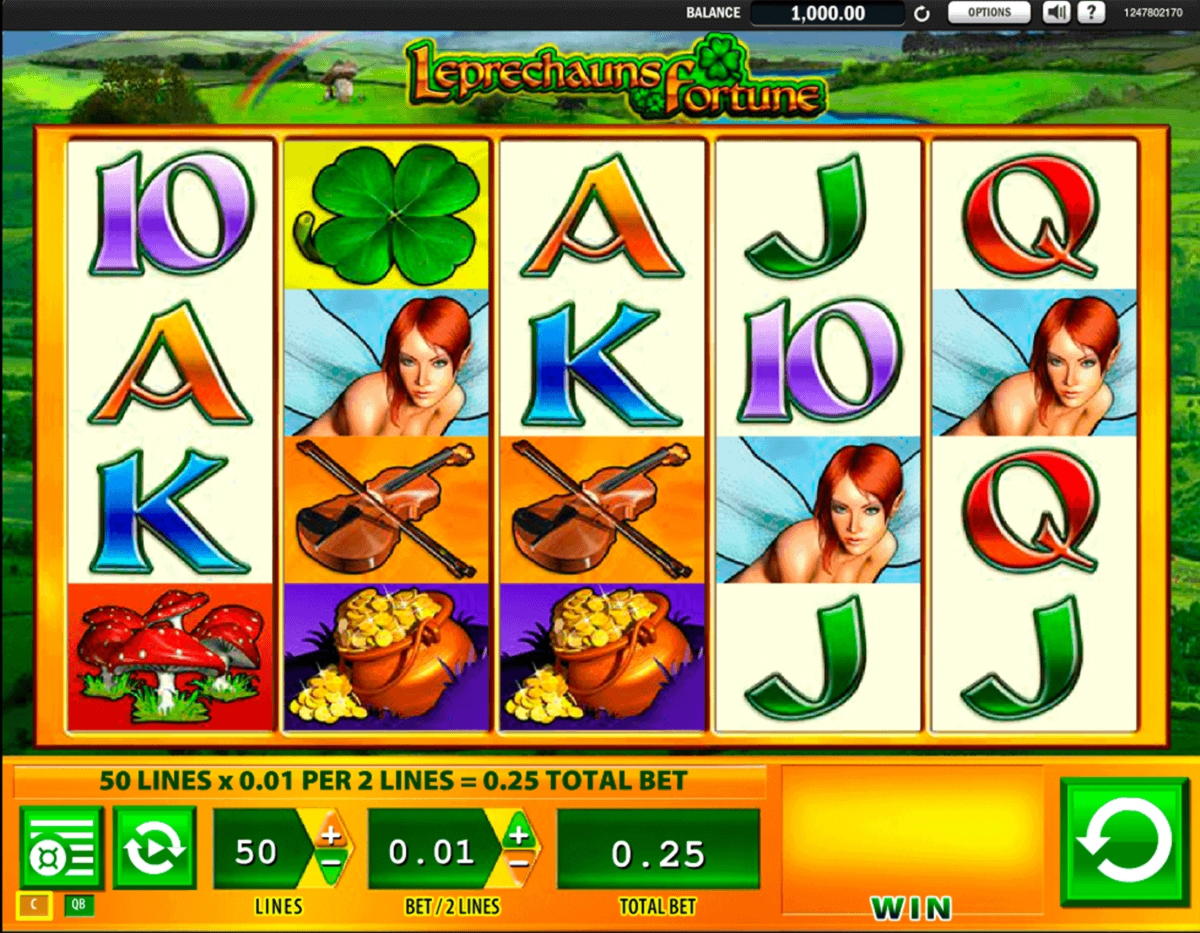The width and height of the screenshot is (1200, 933).
Task: Select the small C mode button
Action: (x=35, y=906)
